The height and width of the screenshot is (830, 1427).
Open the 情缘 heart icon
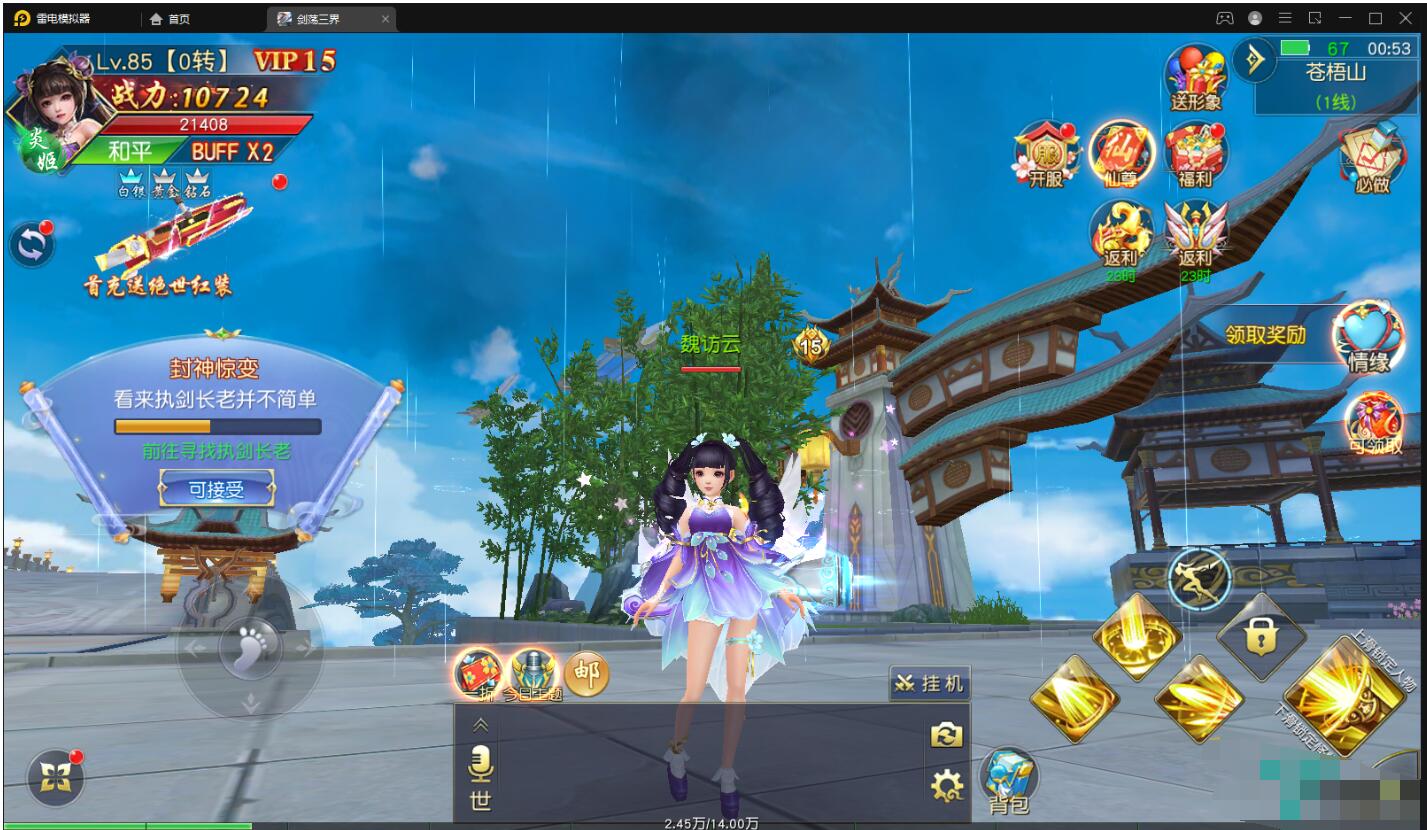click(1368, 336)
